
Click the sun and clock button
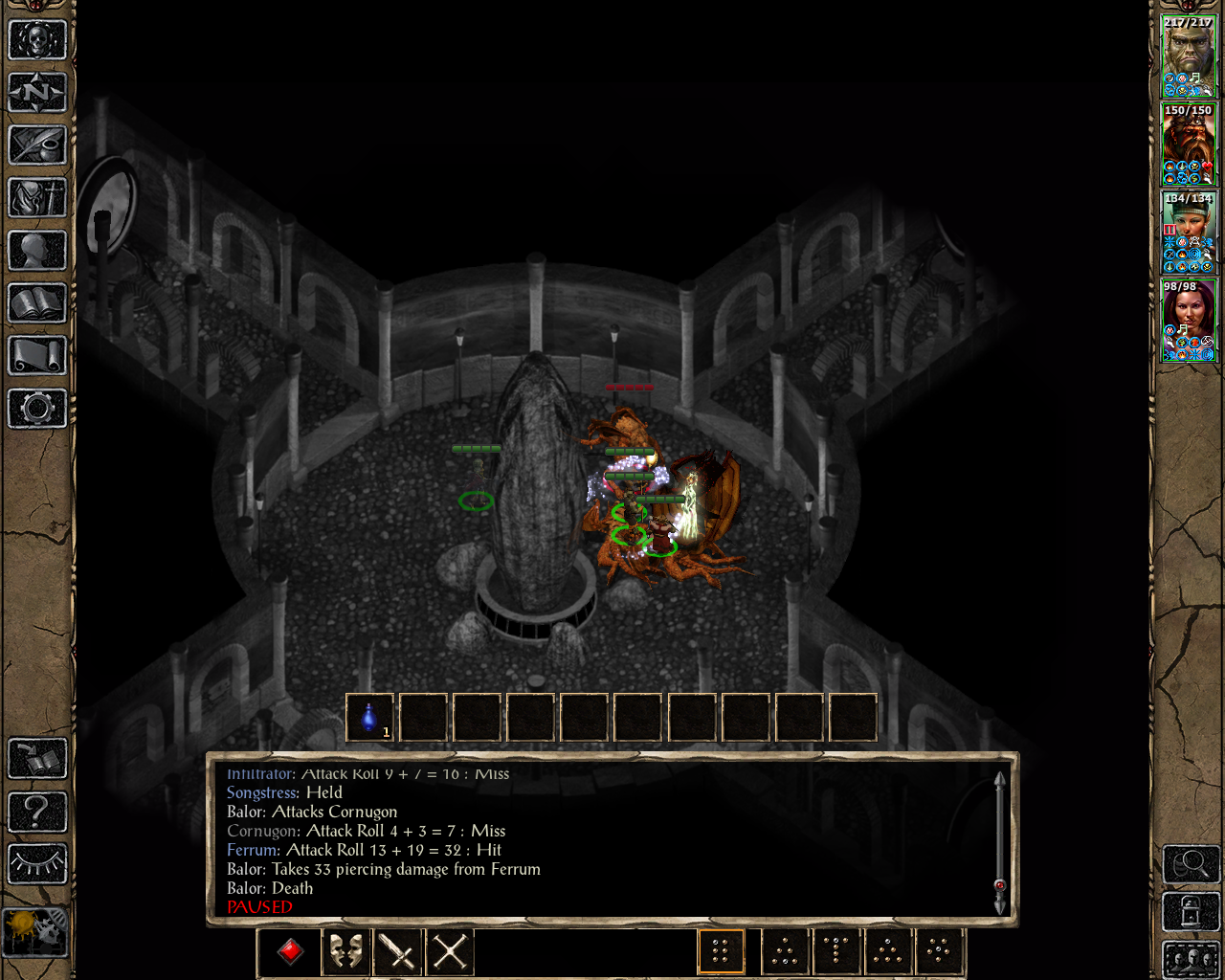[35, 932]
